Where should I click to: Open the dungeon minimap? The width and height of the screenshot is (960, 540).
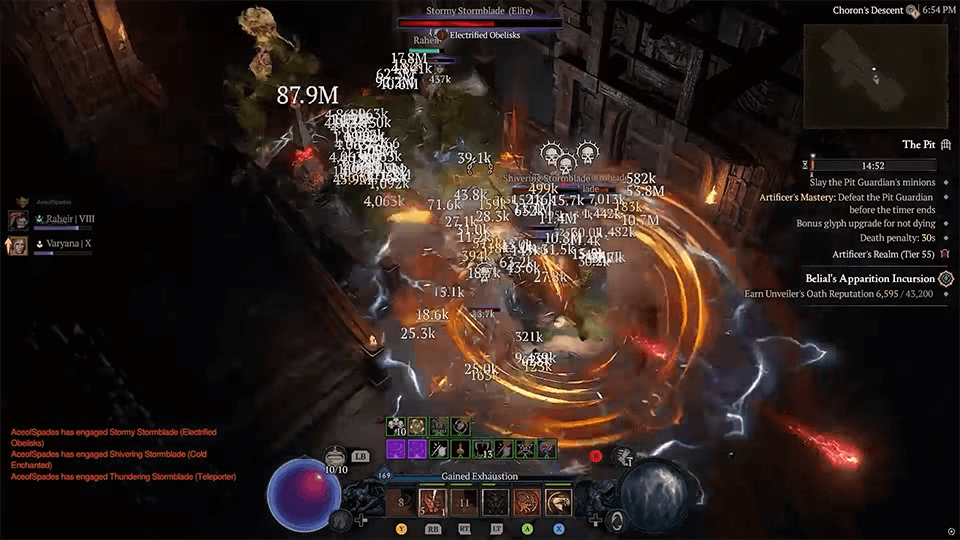click(875, 70)
